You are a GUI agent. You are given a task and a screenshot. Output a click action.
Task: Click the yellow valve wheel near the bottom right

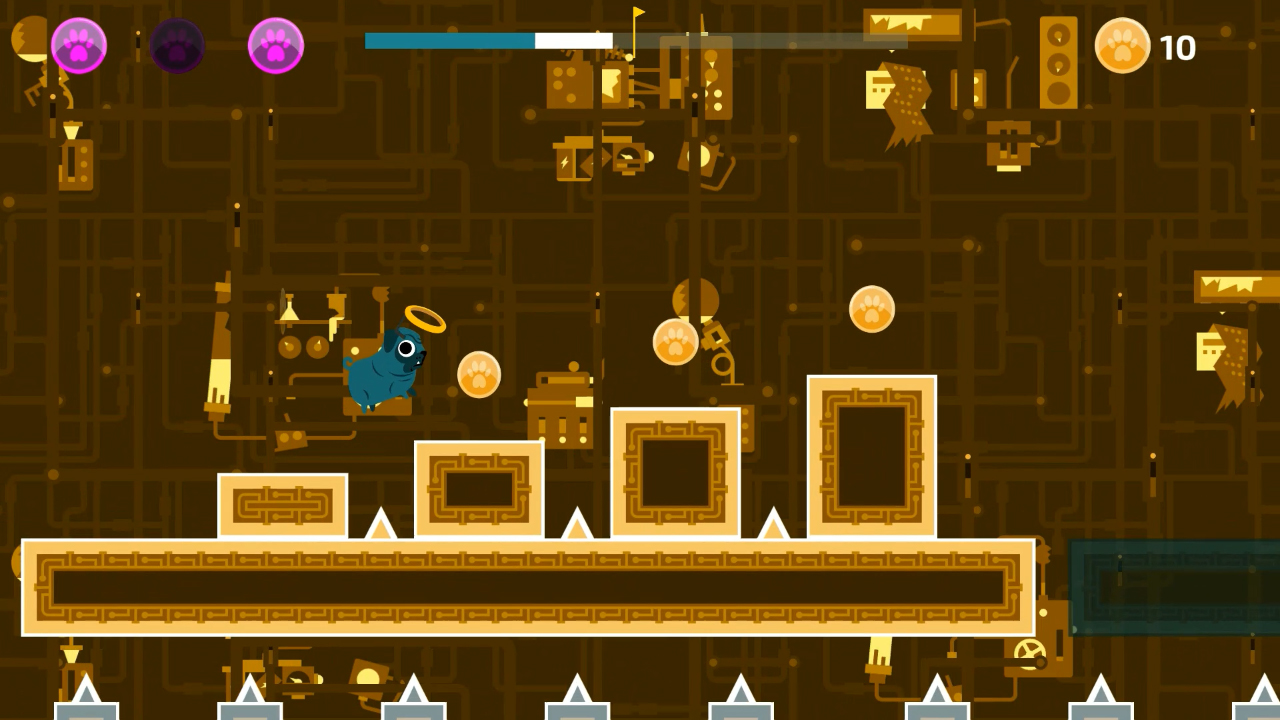[x=1030, y=652]
